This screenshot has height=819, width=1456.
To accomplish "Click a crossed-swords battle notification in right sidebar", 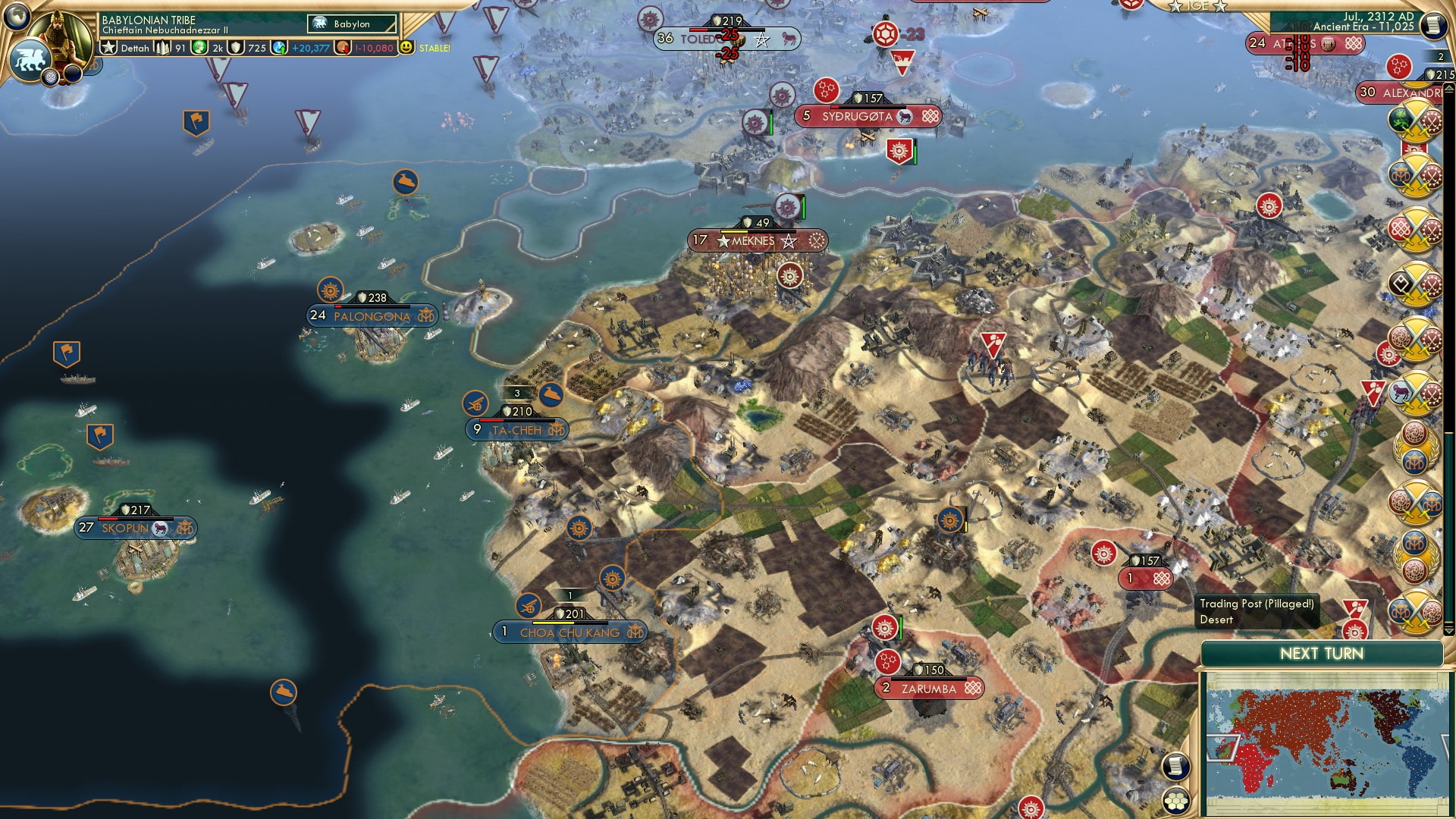I will [1414, 120].
